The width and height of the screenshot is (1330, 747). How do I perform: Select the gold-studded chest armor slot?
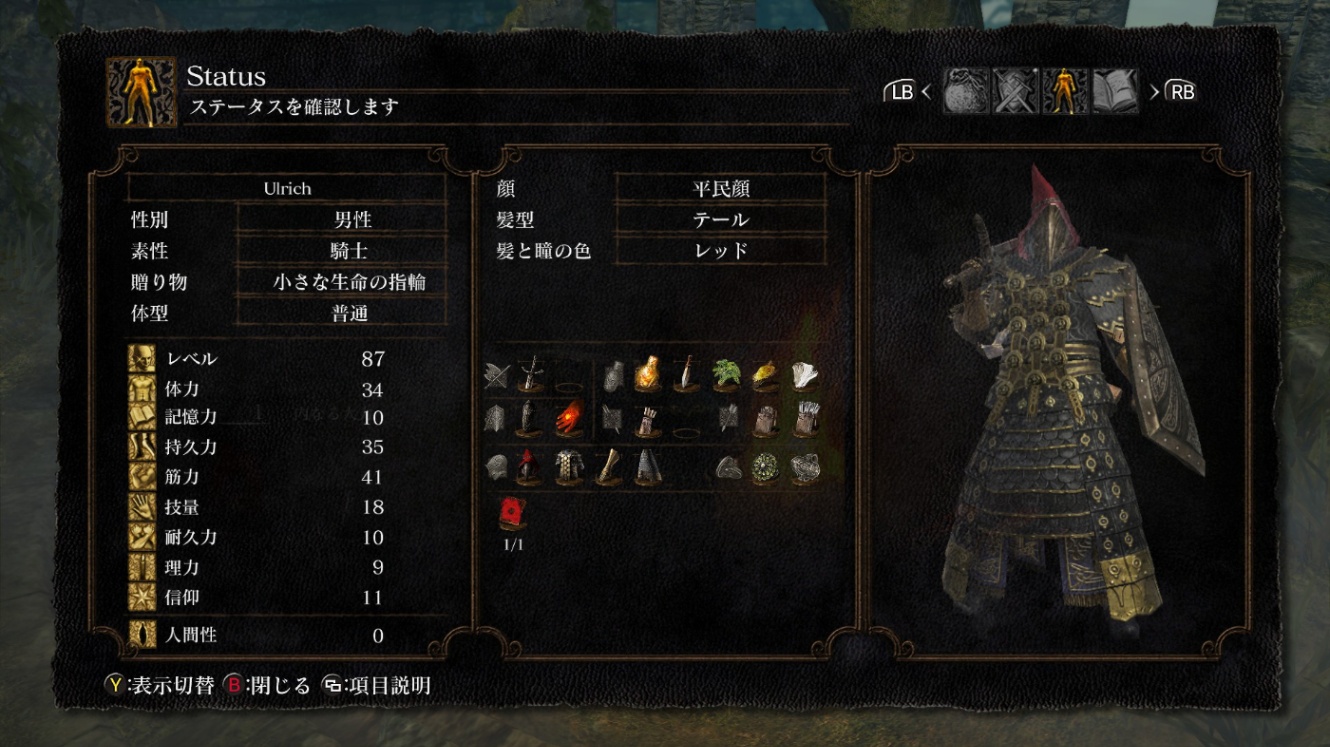[x=569, y=467]
